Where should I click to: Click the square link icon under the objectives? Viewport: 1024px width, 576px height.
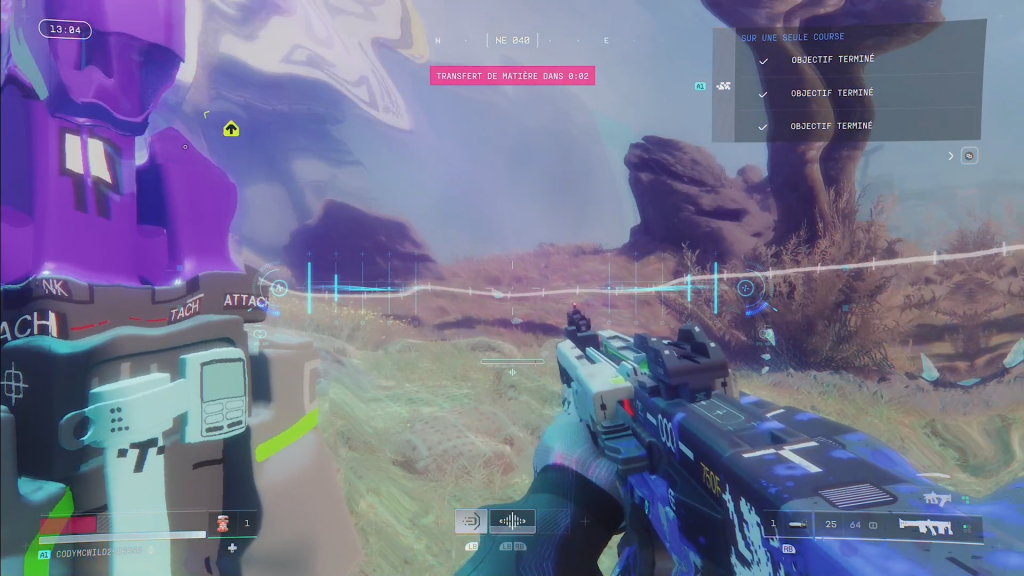click(x=969, y=156)
